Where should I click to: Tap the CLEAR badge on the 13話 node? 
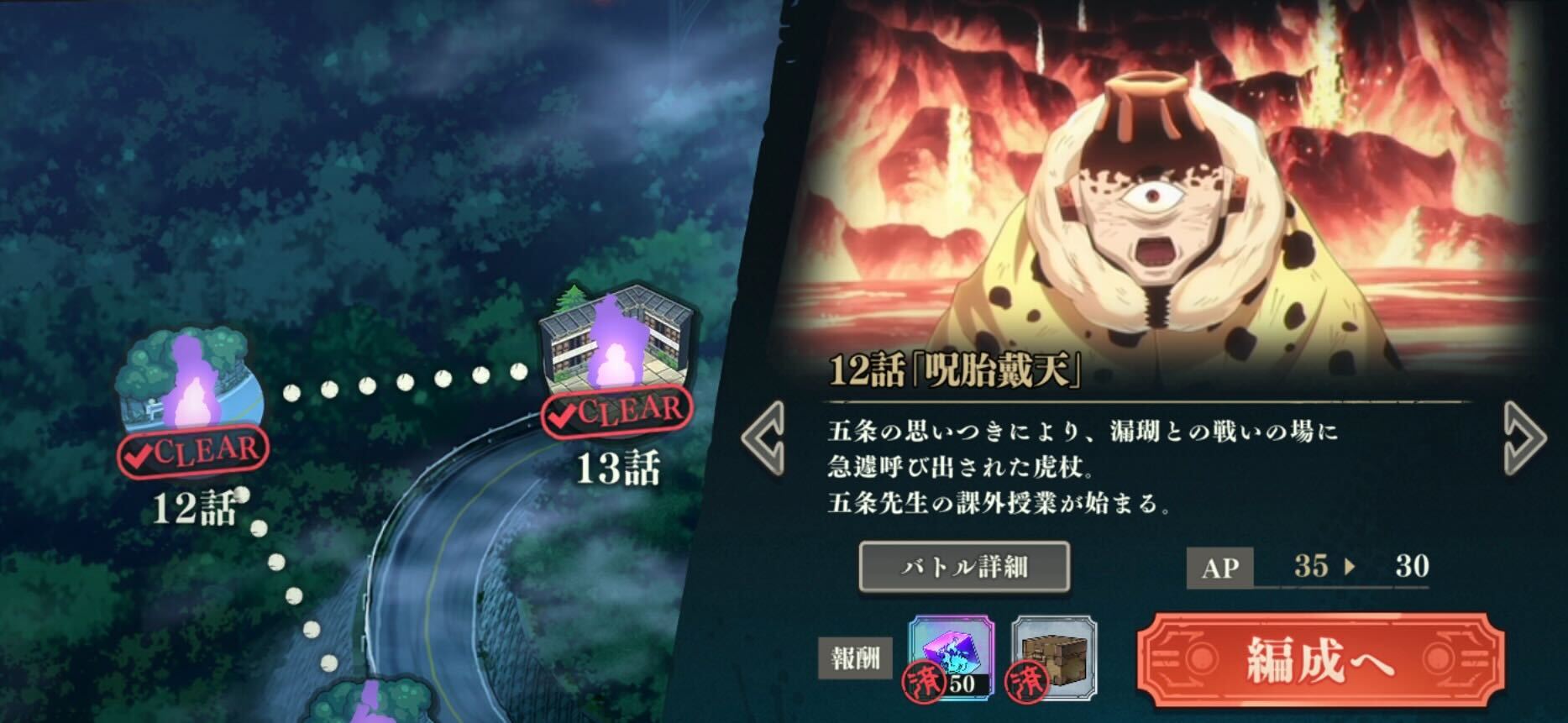pos(619,412)
